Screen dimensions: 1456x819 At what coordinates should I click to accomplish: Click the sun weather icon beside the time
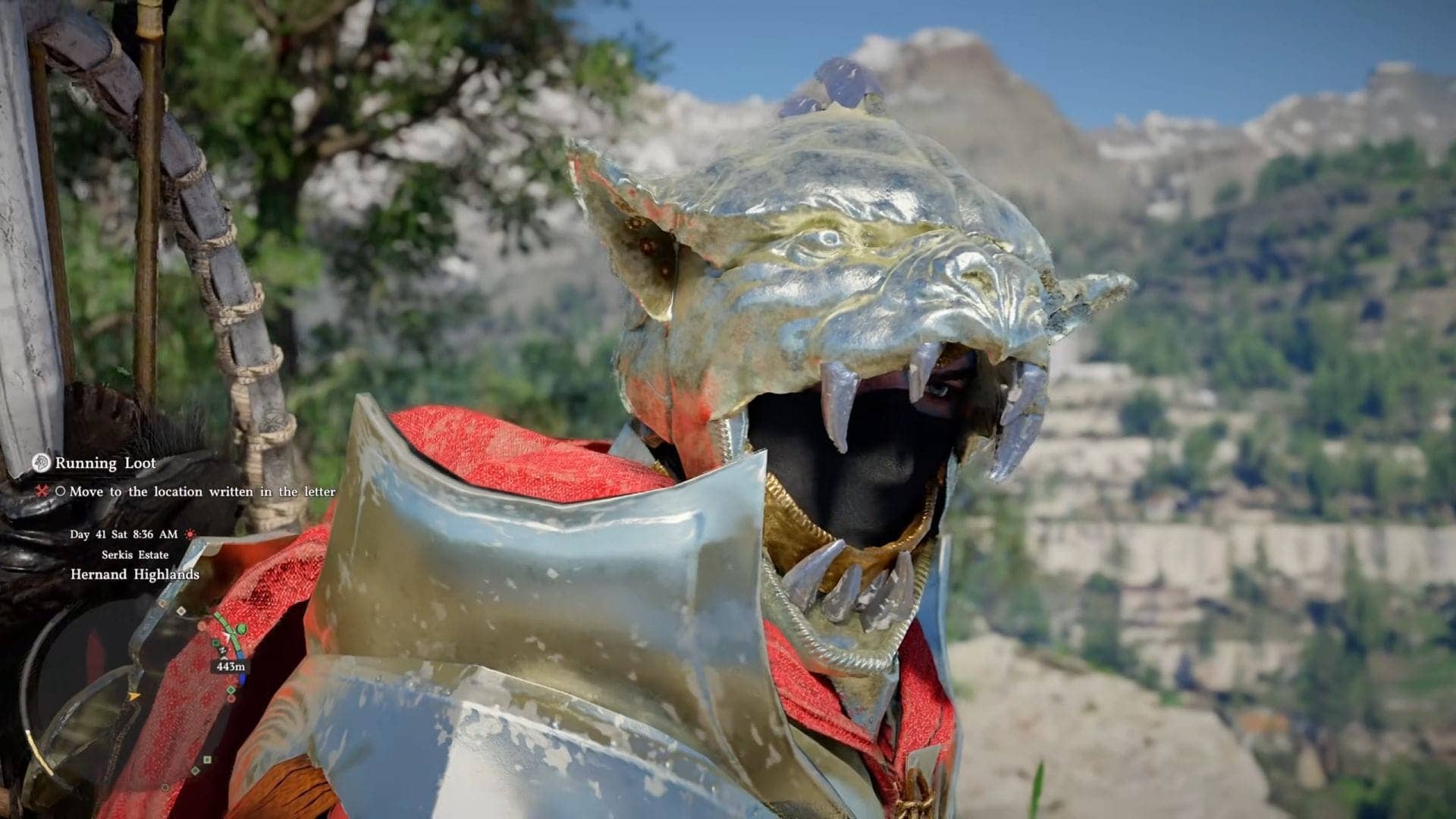point(191,535)
